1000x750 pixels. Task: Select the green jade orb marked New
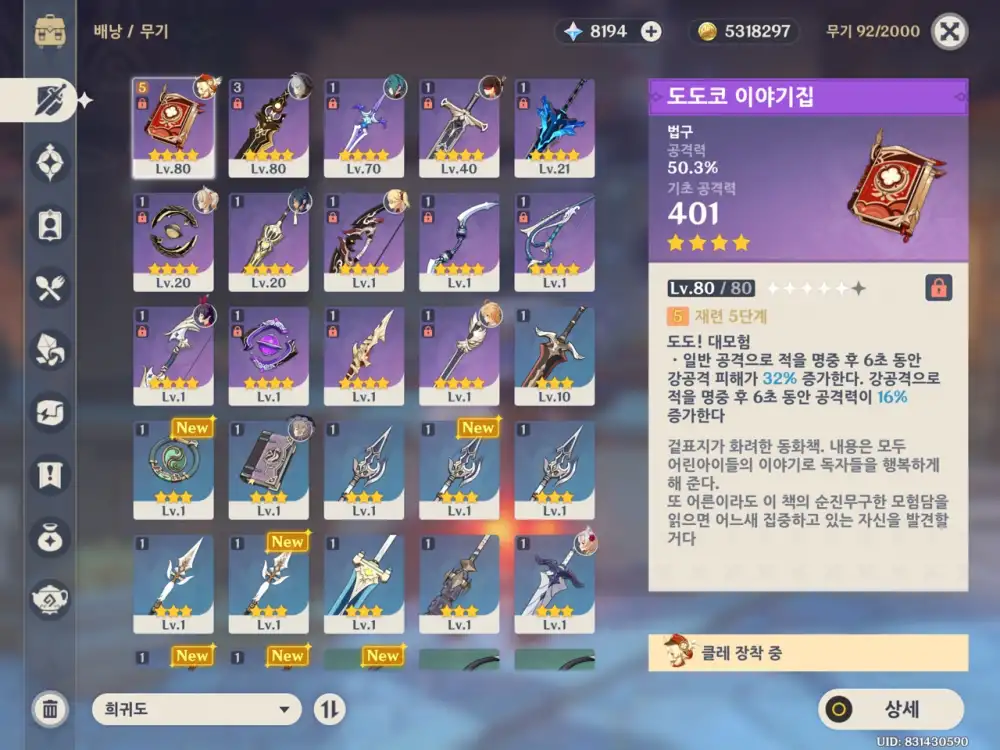(173, 469)
